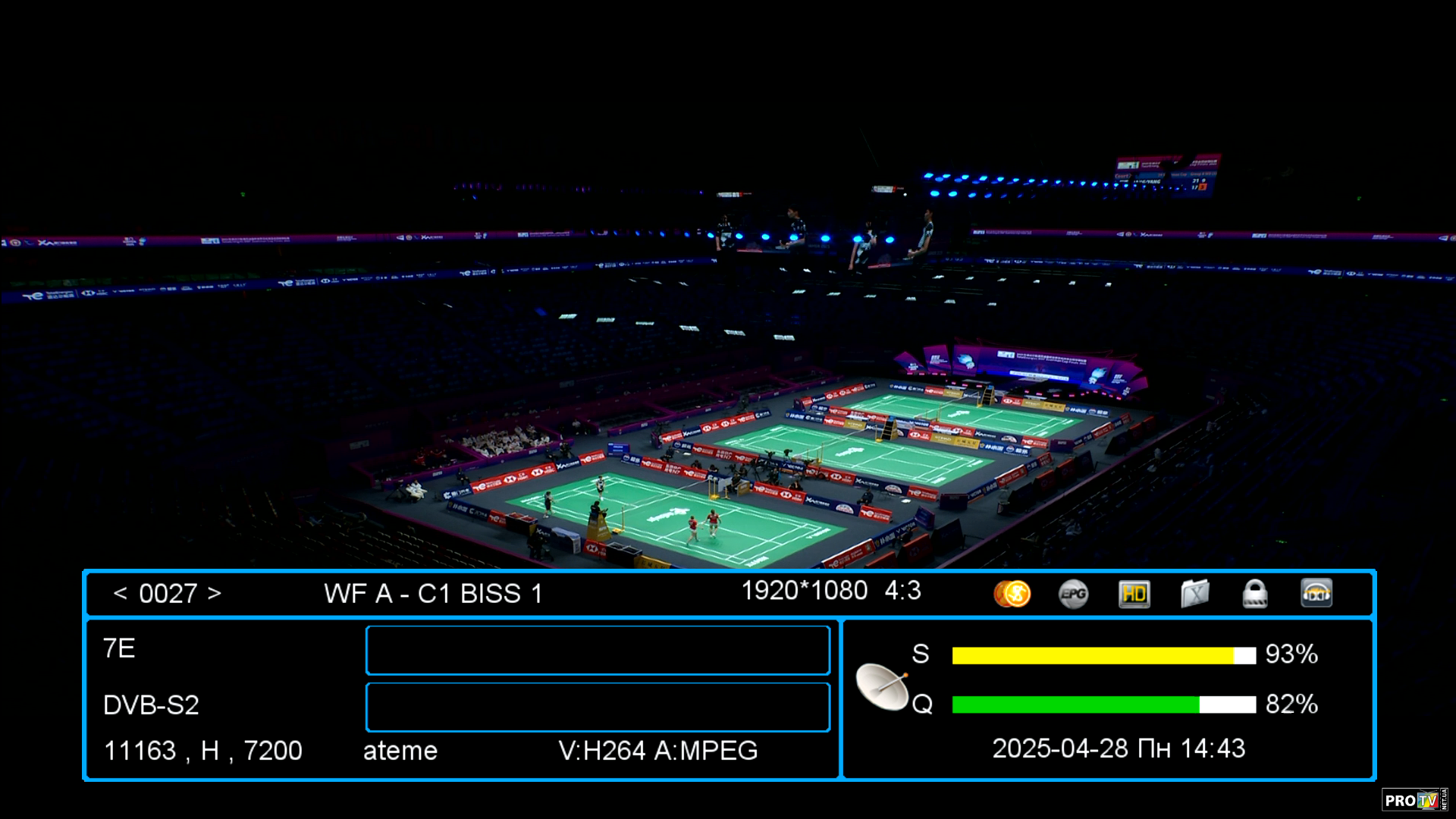Image resolution: width=1456 pixels, height=819 pixels.
Task: Select the gold coins pay-channel icon
Action: (x=1012, y=594)
